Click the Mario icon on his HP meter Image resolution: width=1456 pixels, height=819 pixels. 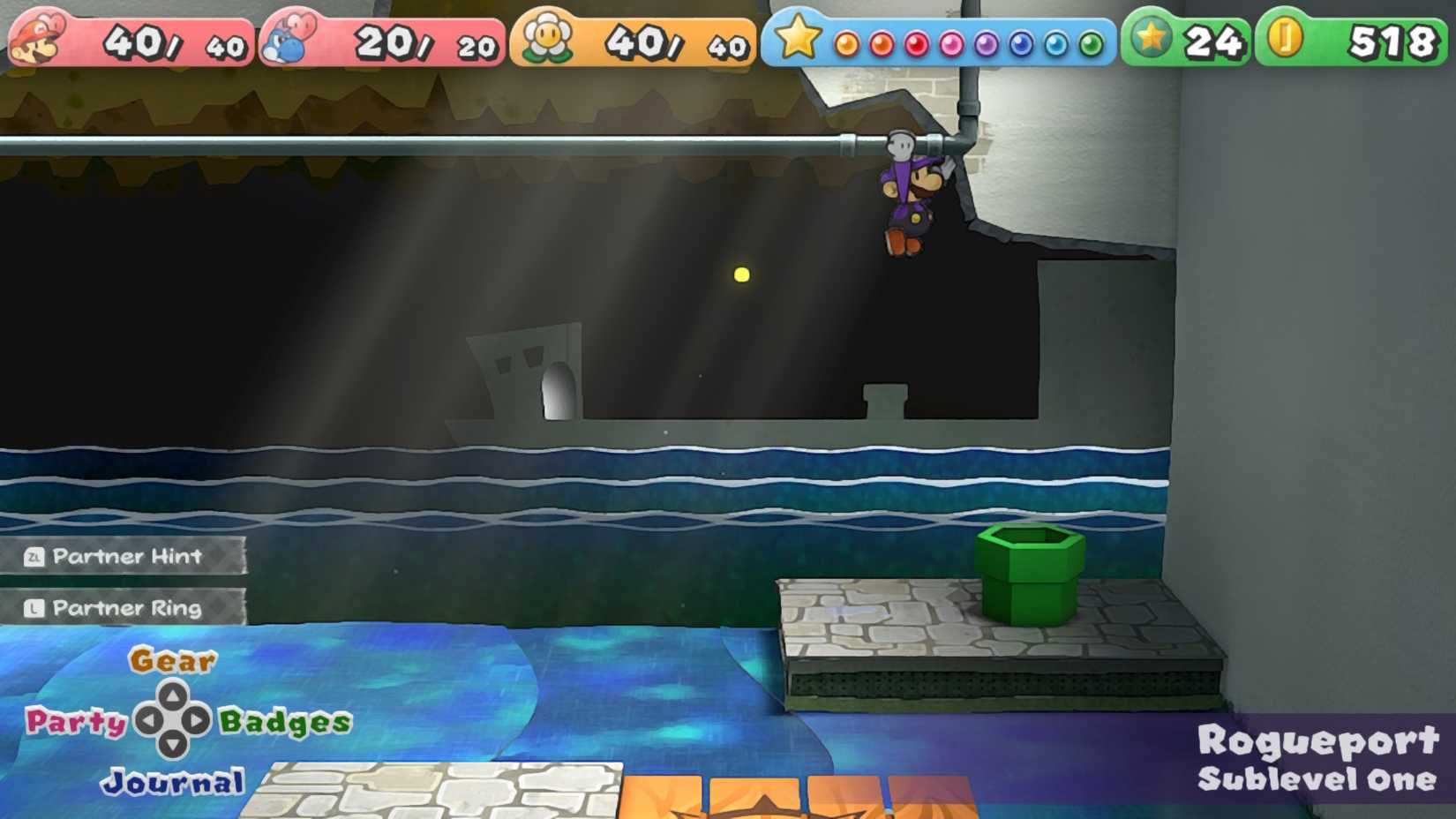pos(37,37)
